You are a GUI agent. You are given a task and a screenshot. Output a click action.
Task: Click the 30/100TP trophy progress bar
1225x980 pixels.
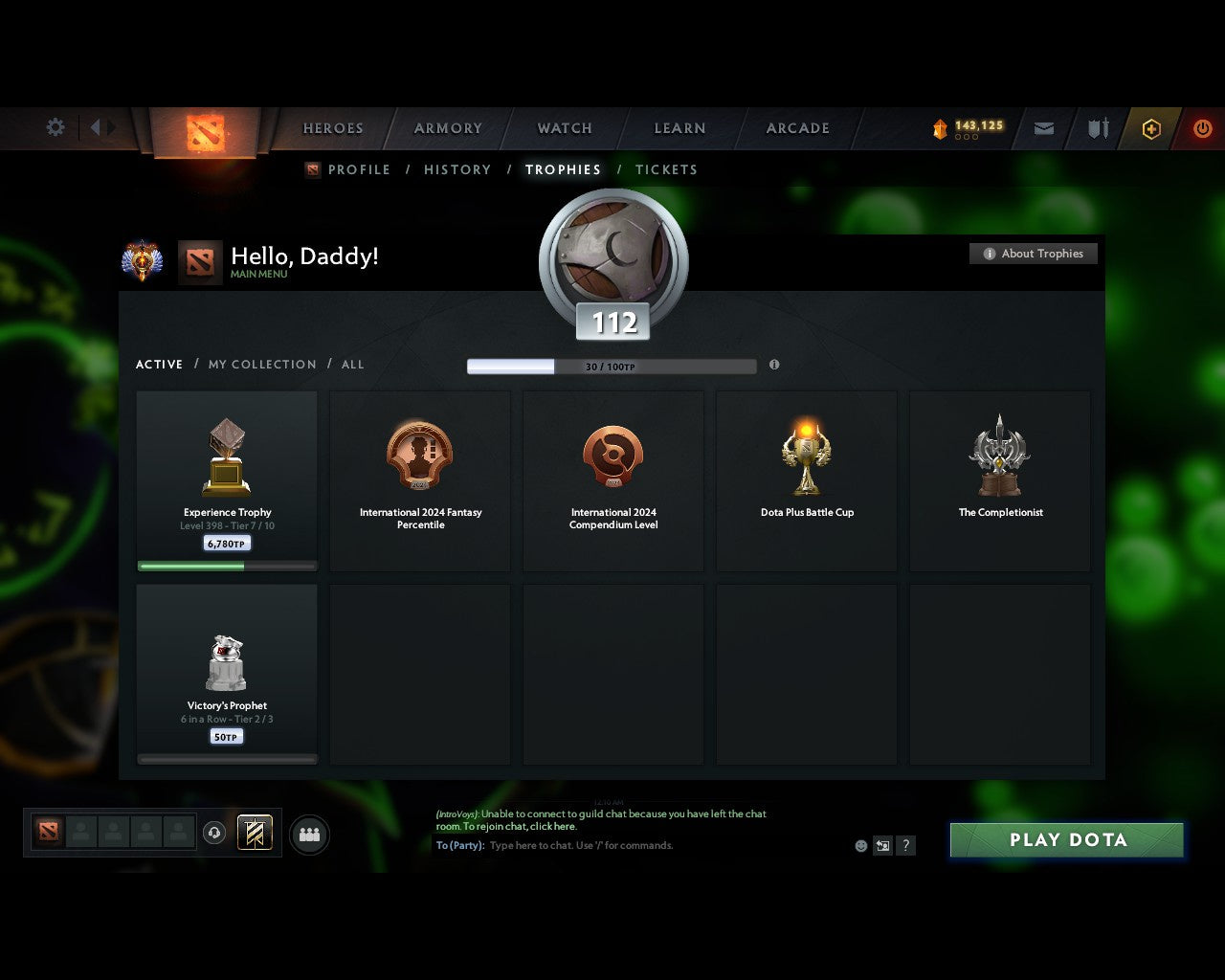pos(612,366)
